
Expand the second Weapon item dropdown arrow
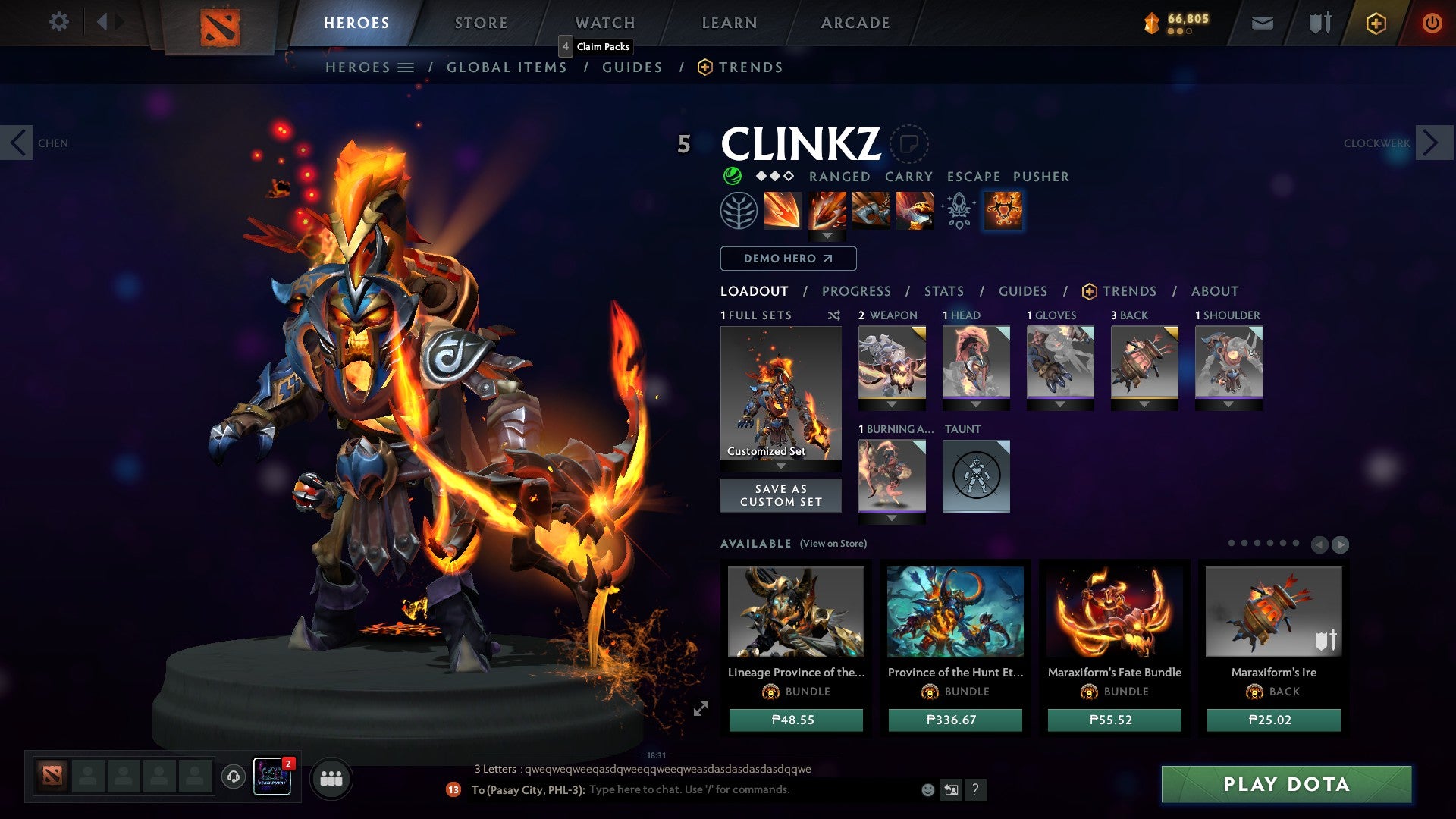click(x=893, y=402)
